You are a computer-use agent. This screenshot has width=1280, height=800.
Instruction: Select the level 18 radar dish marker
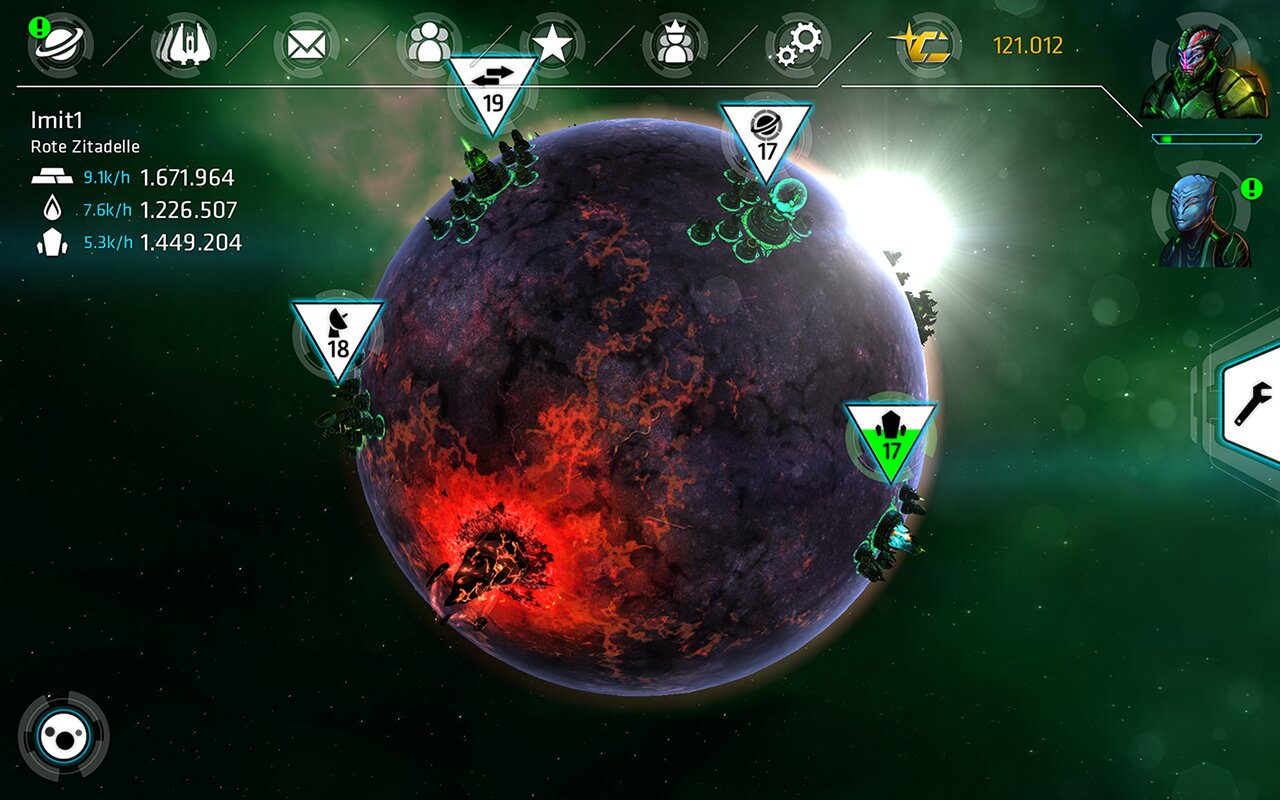[x=338, y=335]
